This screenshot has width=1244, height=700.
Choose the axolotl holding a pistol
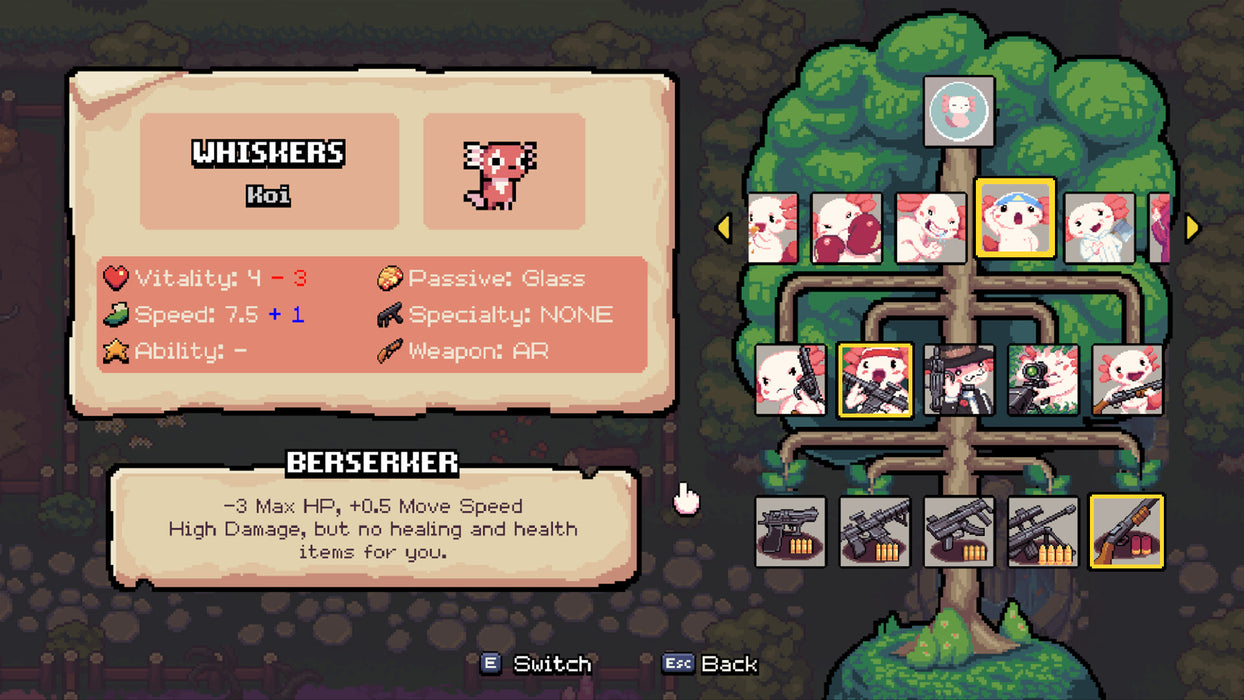click(791, 380)
